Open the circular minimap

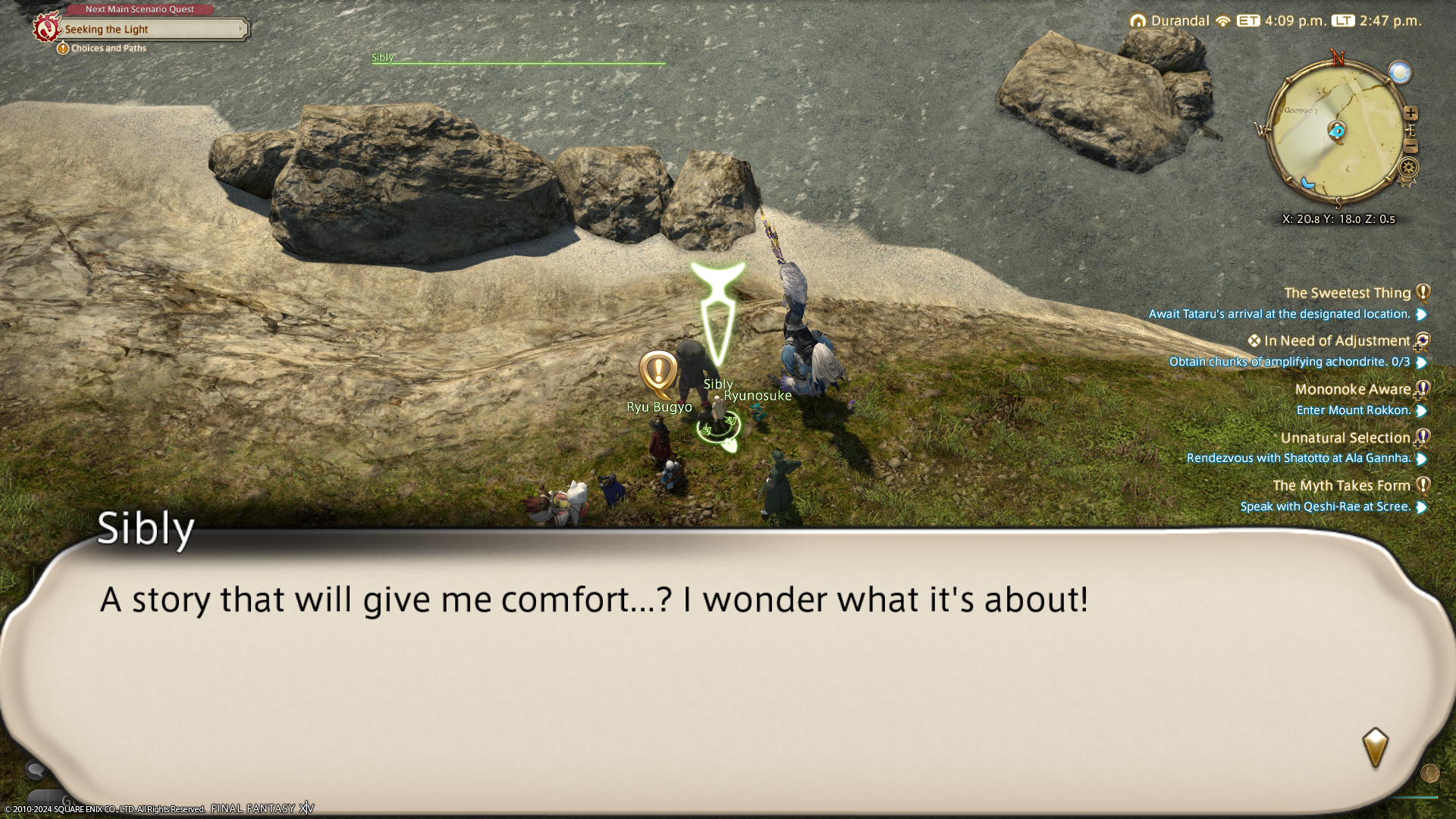click(1338, 133)
